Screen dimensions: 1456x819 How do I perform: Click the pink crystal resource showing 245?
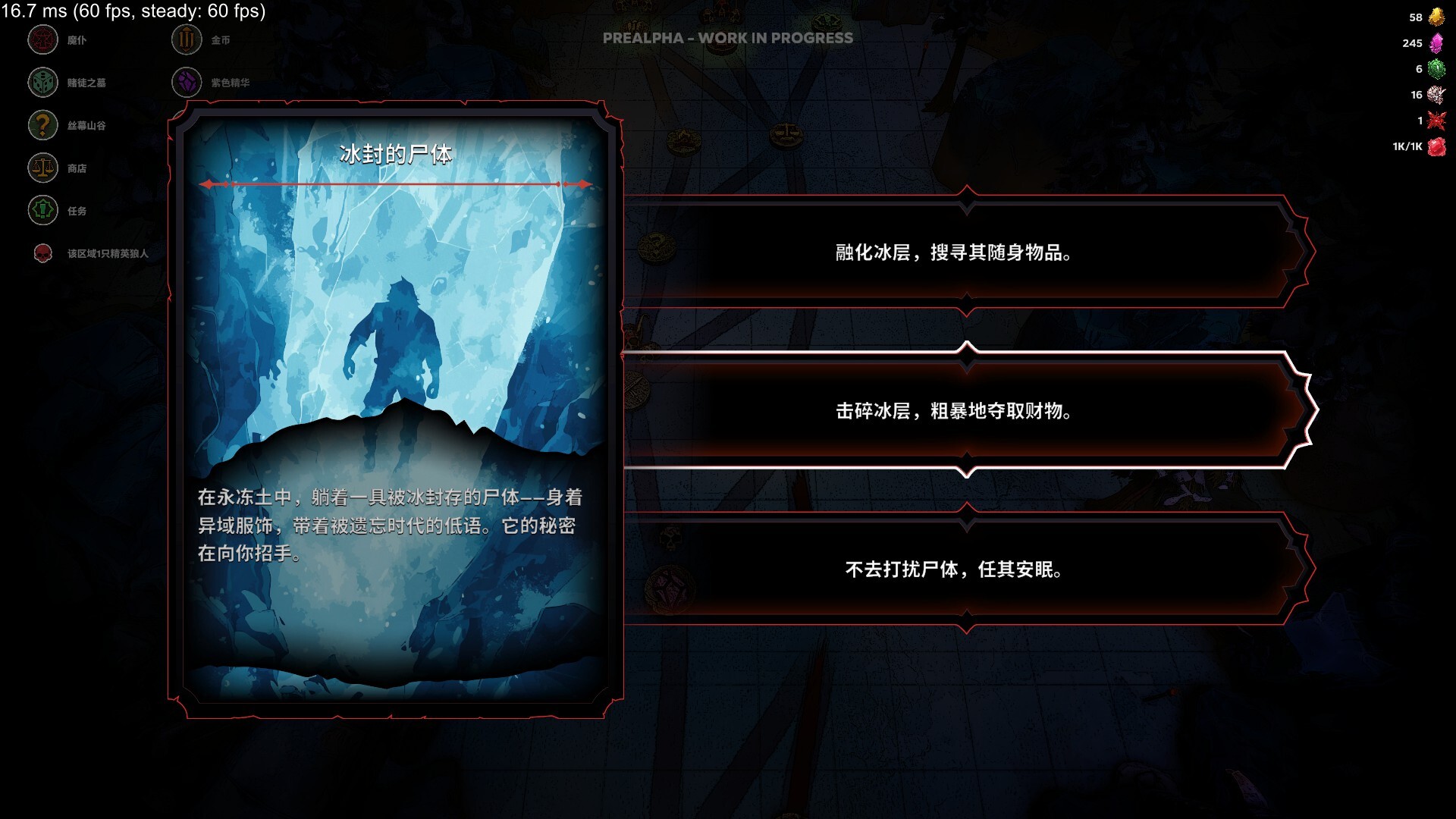[x=1436, y=43]
